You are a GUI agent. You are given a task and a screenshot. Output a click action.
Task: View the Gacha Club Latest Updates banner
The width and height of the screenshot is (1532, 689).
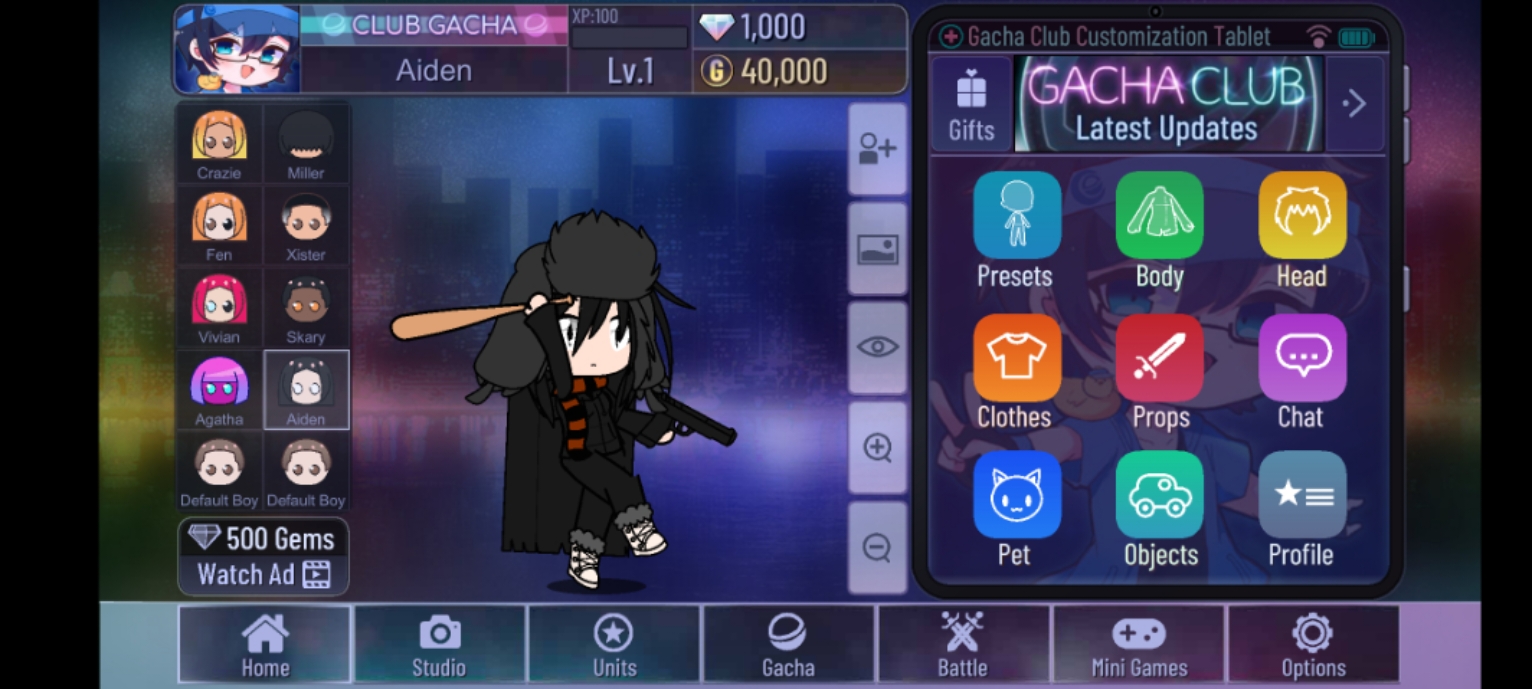click(x=1167, y=104)
